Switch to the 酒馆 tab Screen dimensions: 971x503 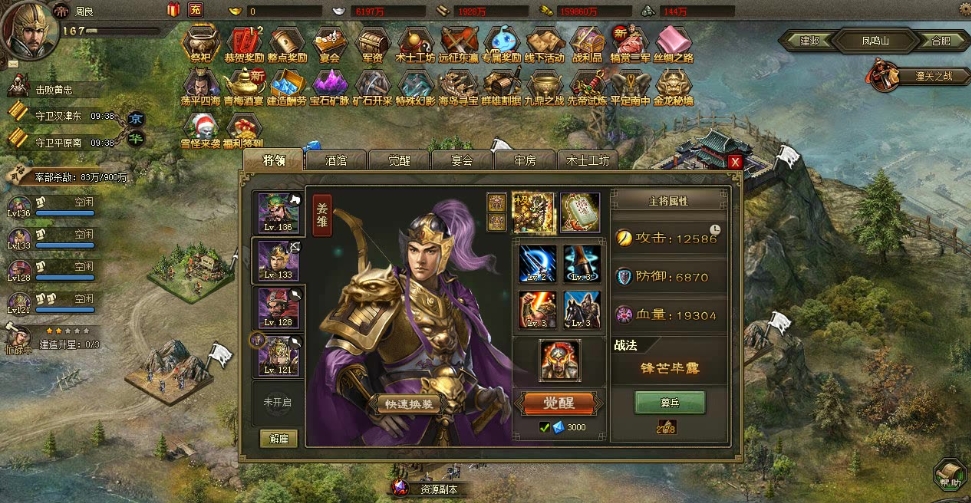335,160
